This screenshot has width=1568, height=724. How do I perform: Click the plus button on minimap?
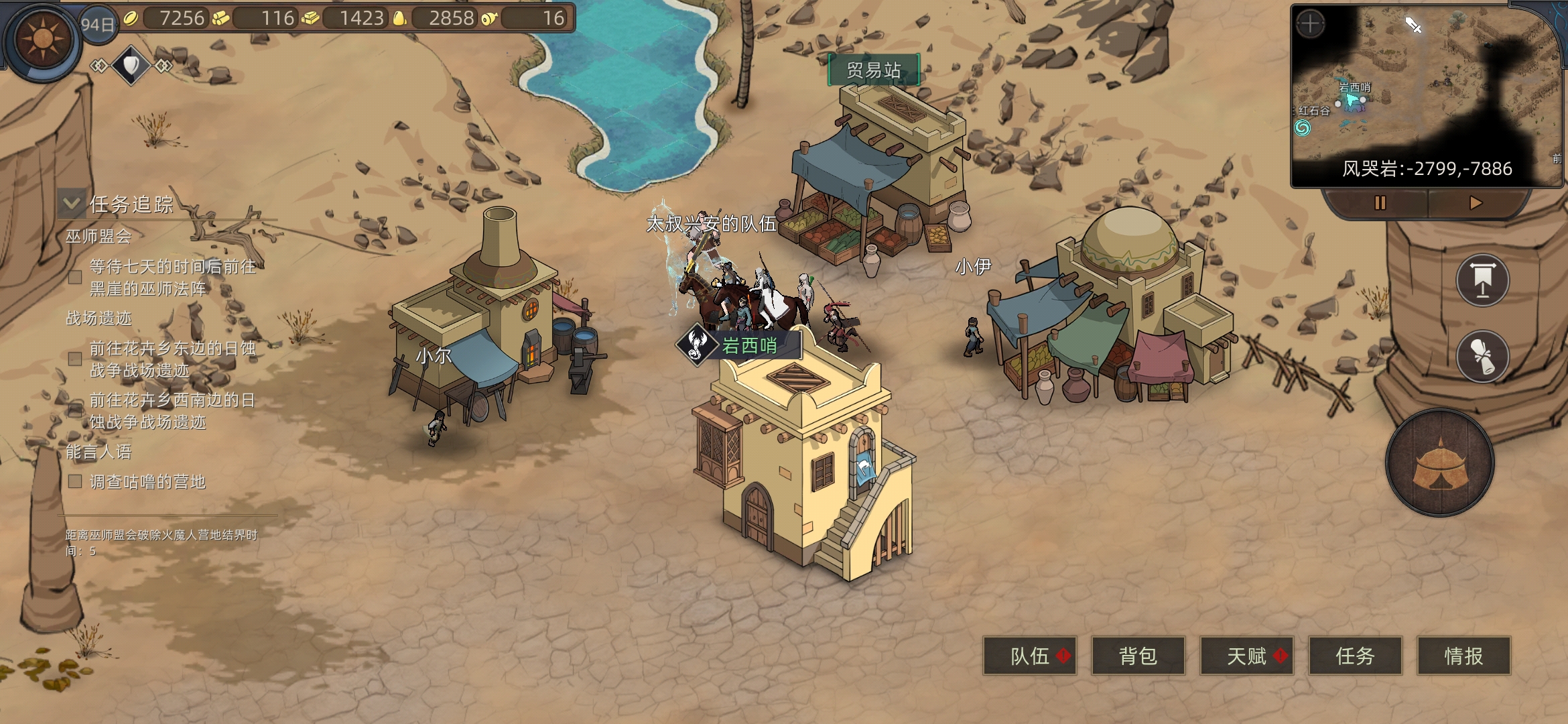(x=1310, y=25)
